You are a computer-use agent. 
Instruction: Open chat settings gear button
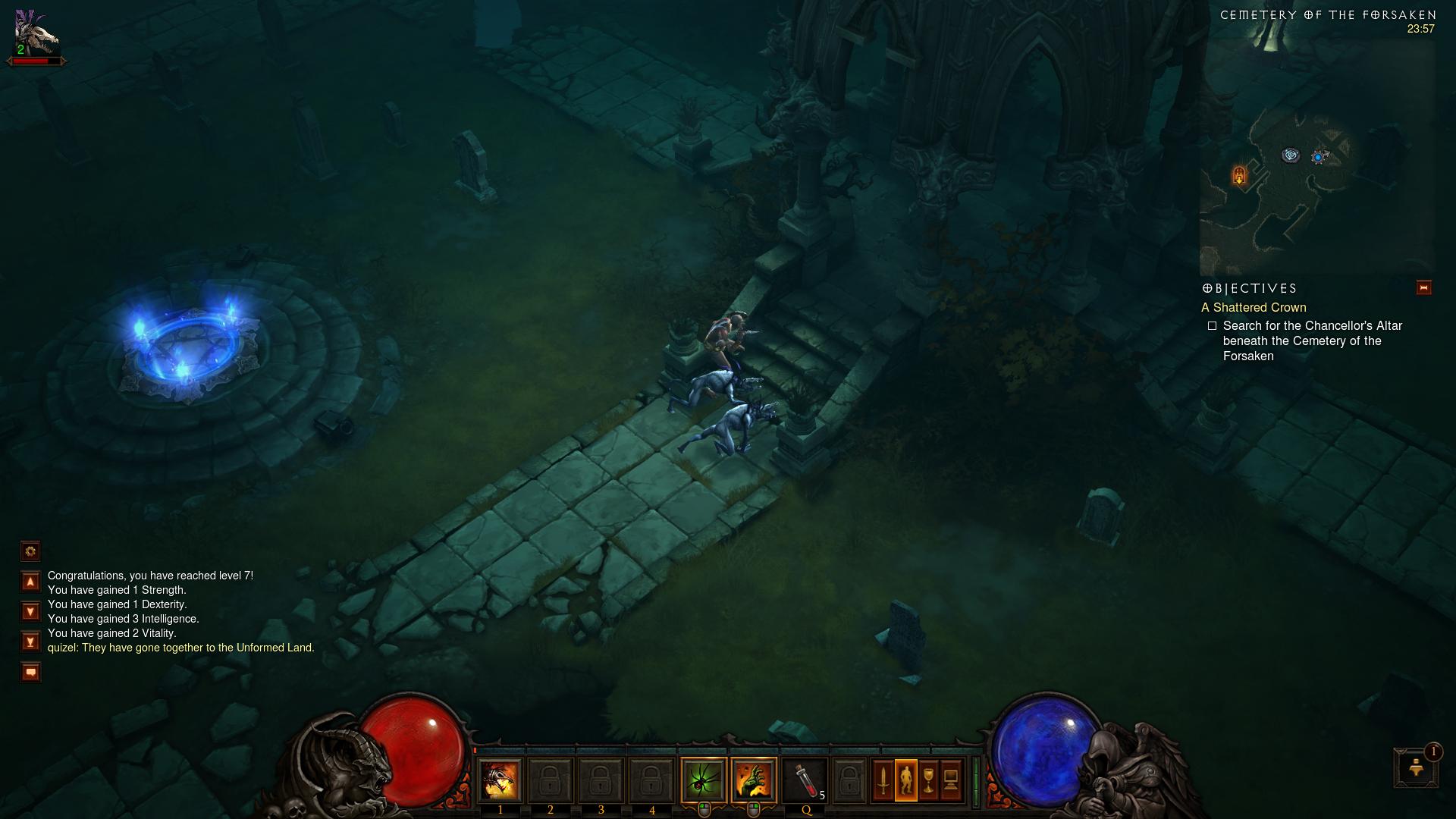30,551
